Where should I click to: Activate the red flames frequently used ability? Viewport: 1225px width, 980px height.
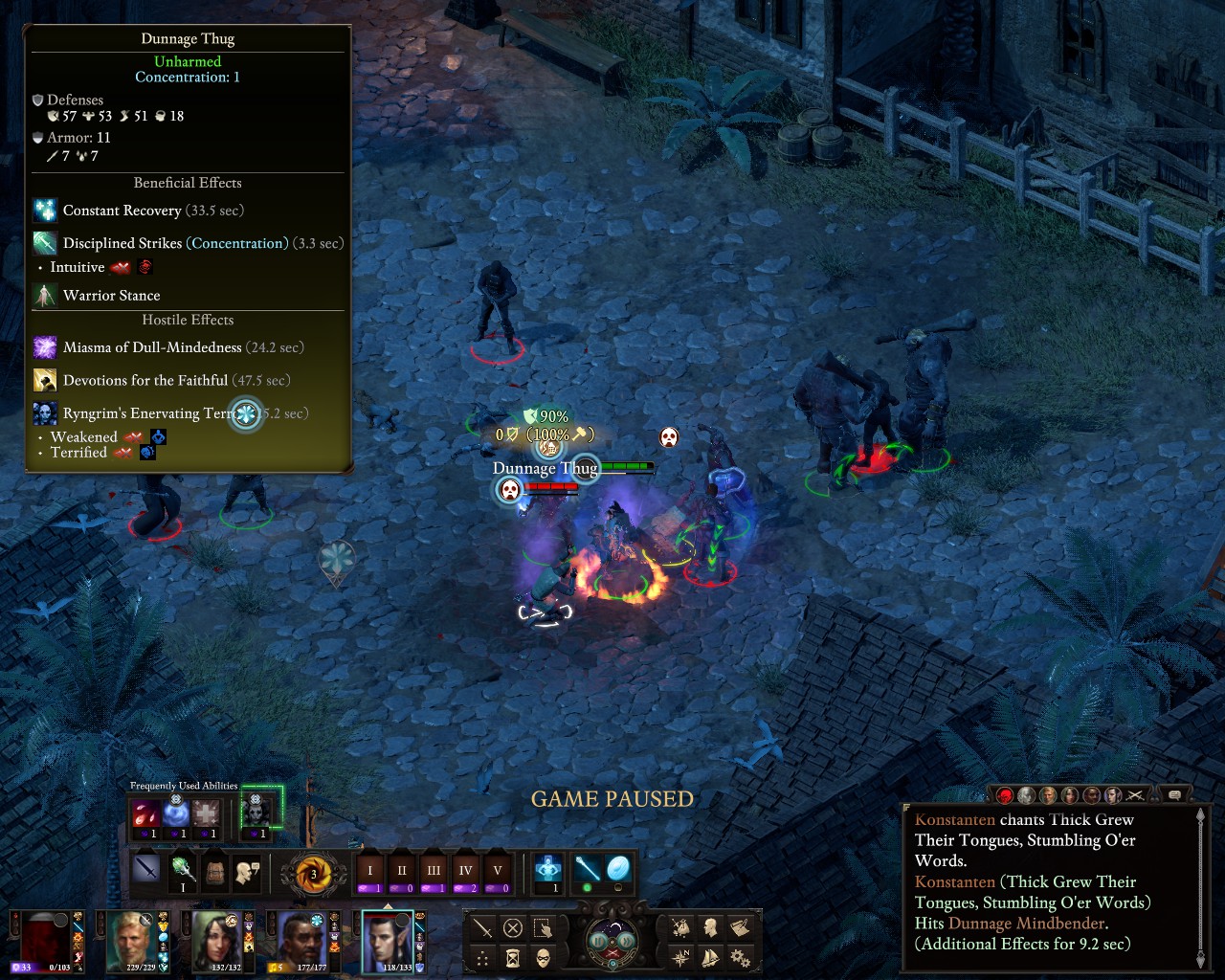pyautogui.click(x=146, y=814)
